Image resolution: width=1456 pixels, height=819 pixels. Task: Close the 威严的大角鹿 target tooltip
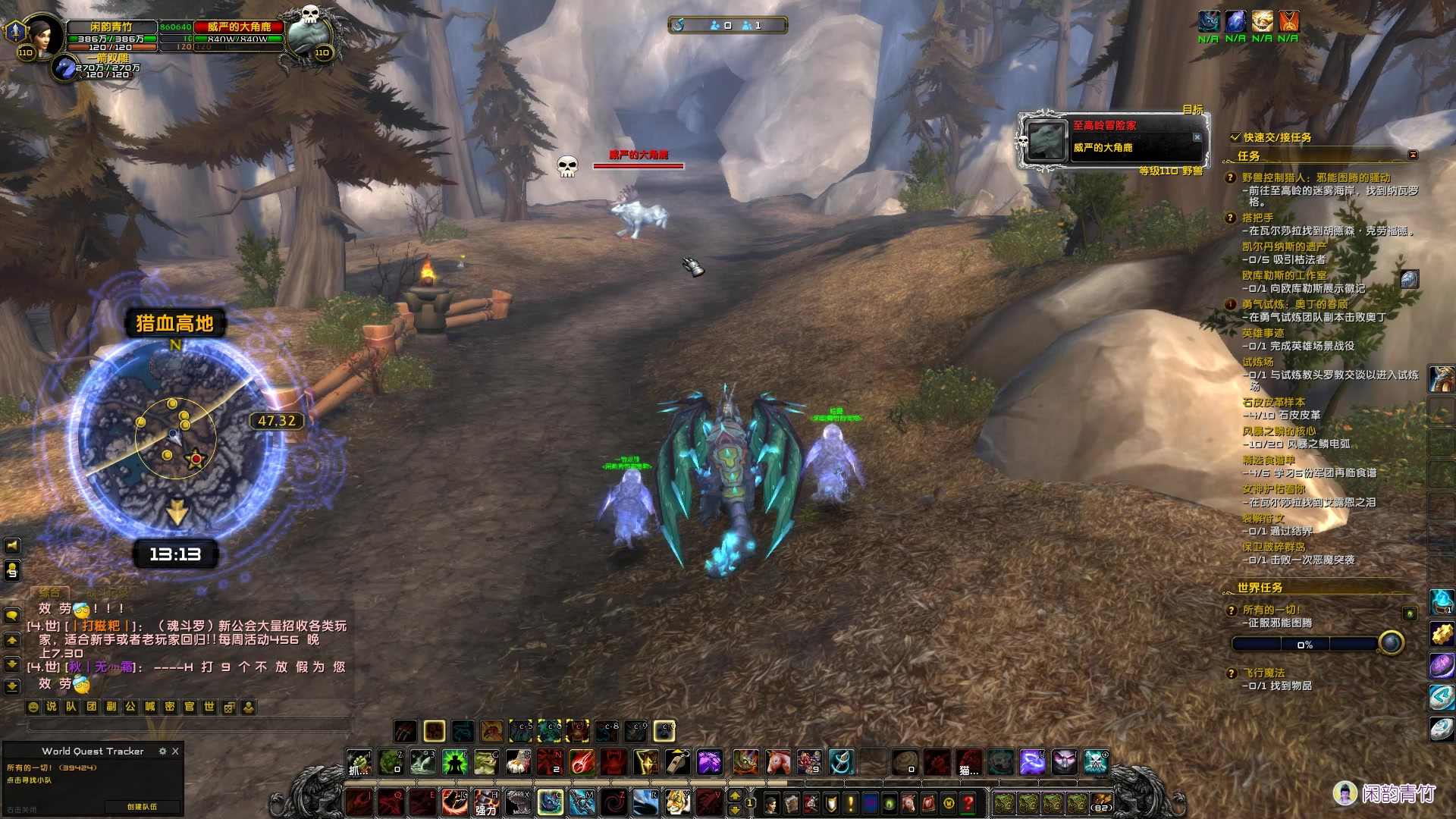[x=1197, y=137]
